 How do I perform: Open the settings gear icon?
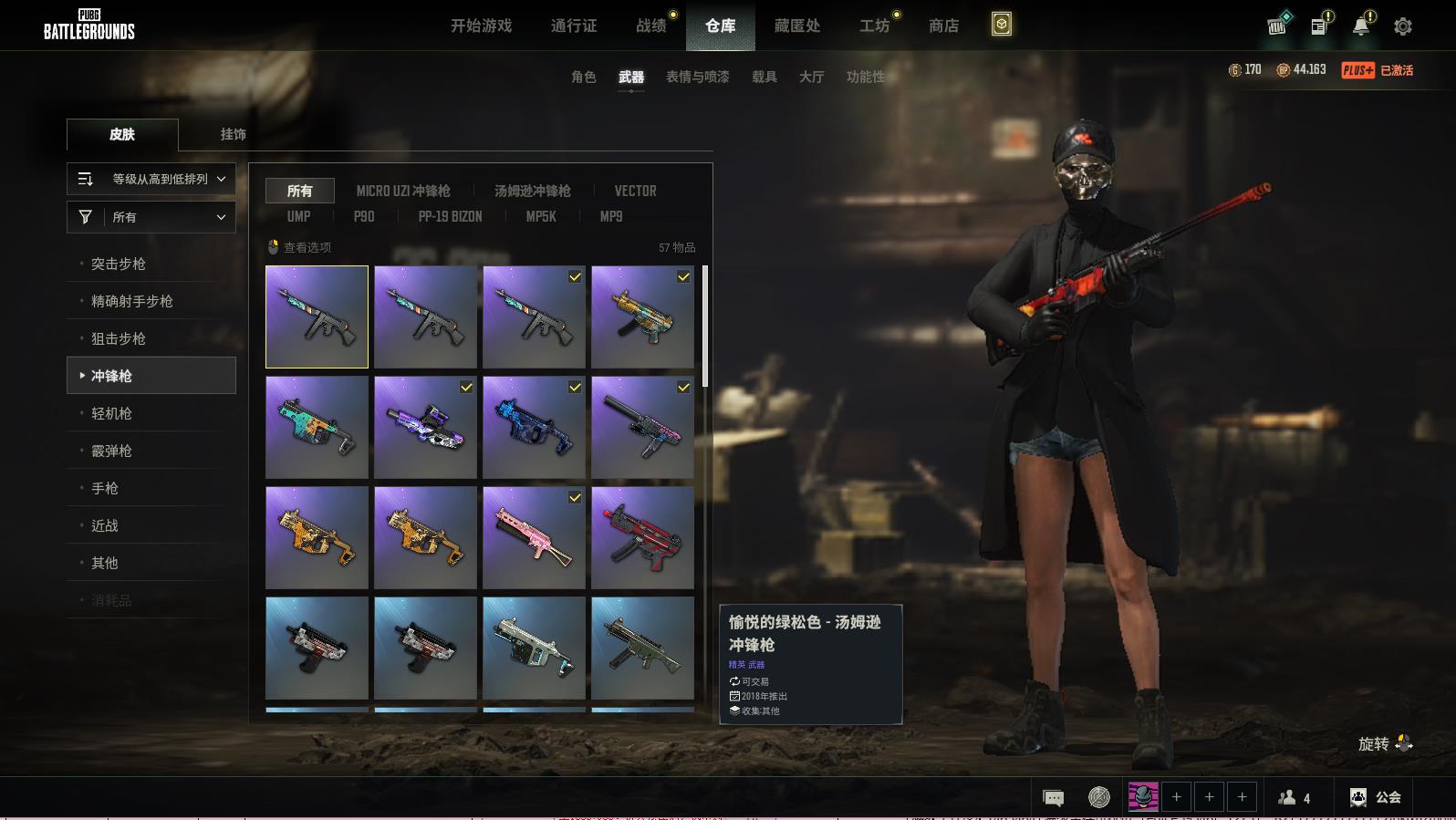(x=1403, y=26)
